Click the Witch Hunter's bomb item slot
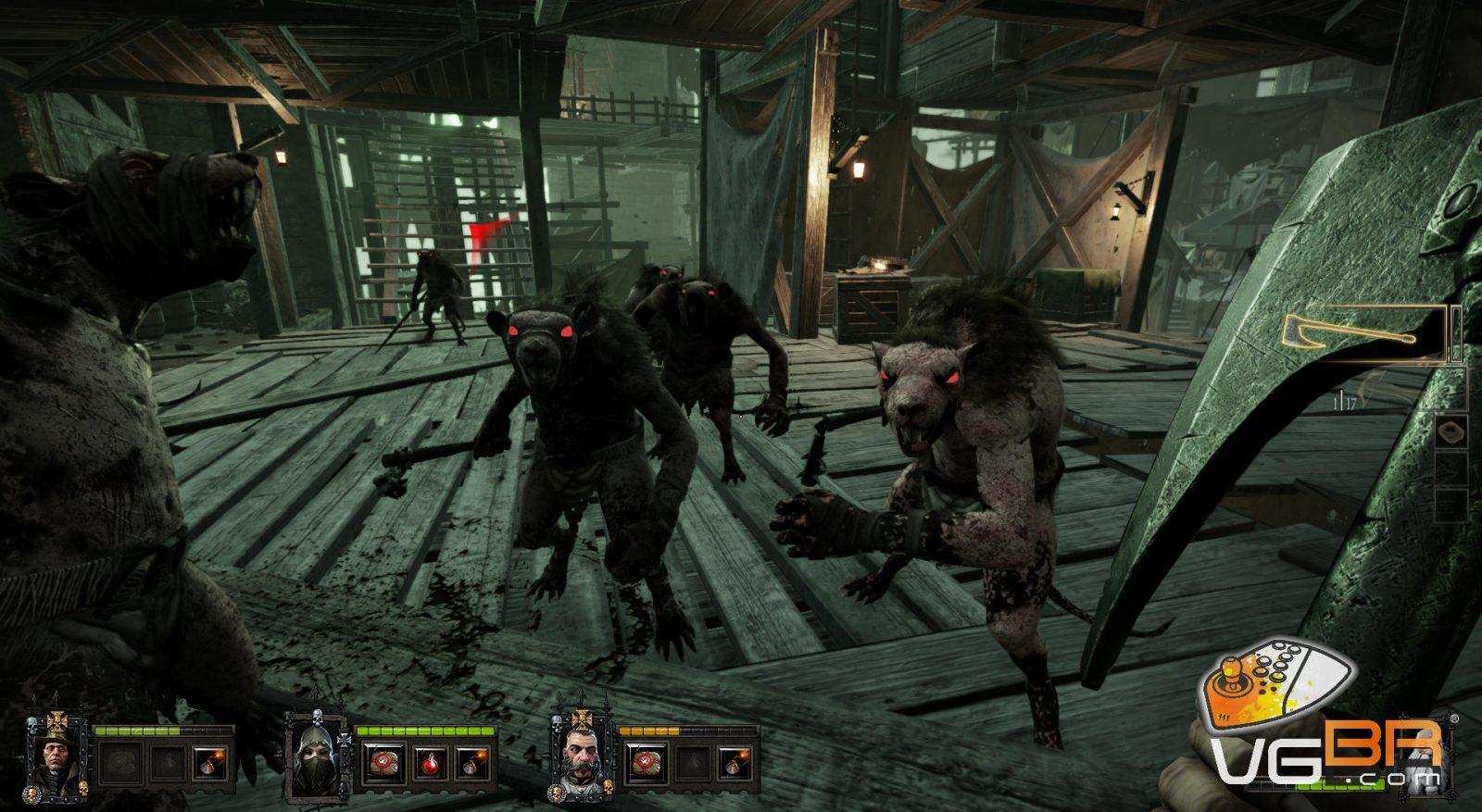Screen dimensions: 1482x812 pyautogui.click(x=209, y=763)
